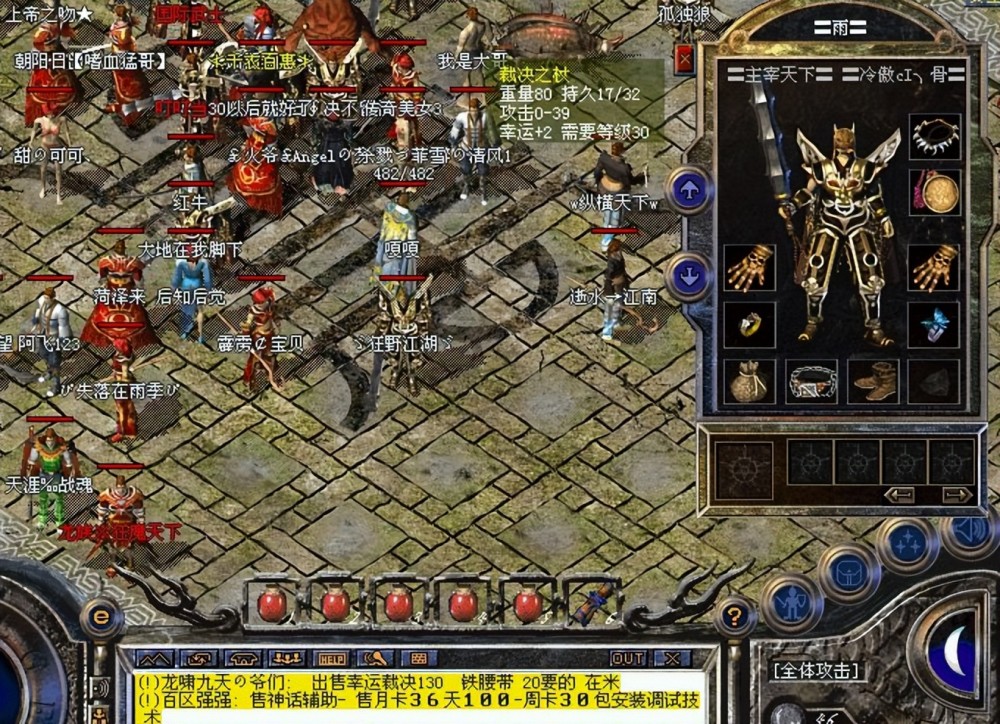Select the gold ring slot

click(749, 324)
